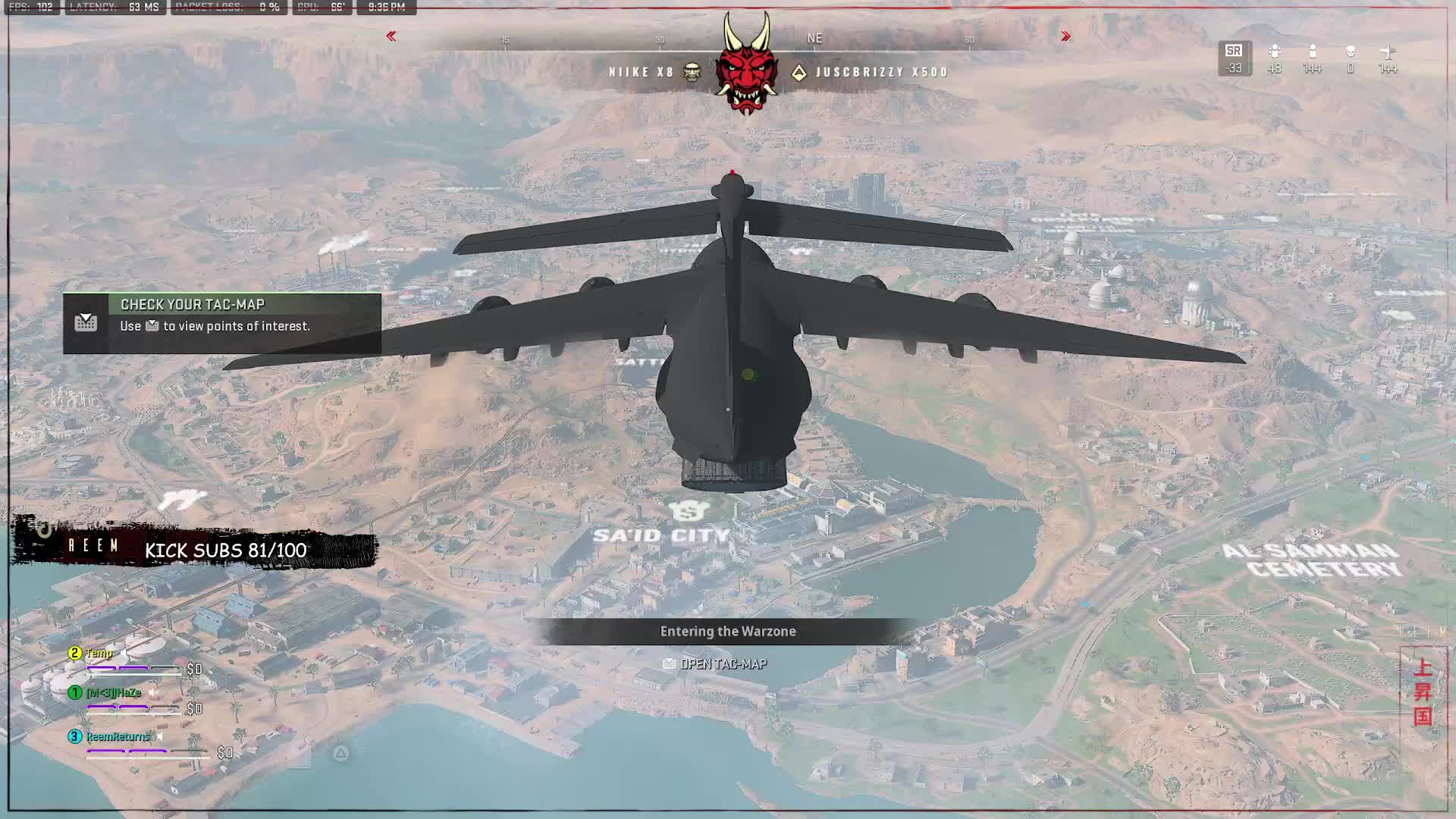Select the NIIKE X8 player label
Image resolution: width=1456 pixels, height=819 pixels.
tap(642, 72)
